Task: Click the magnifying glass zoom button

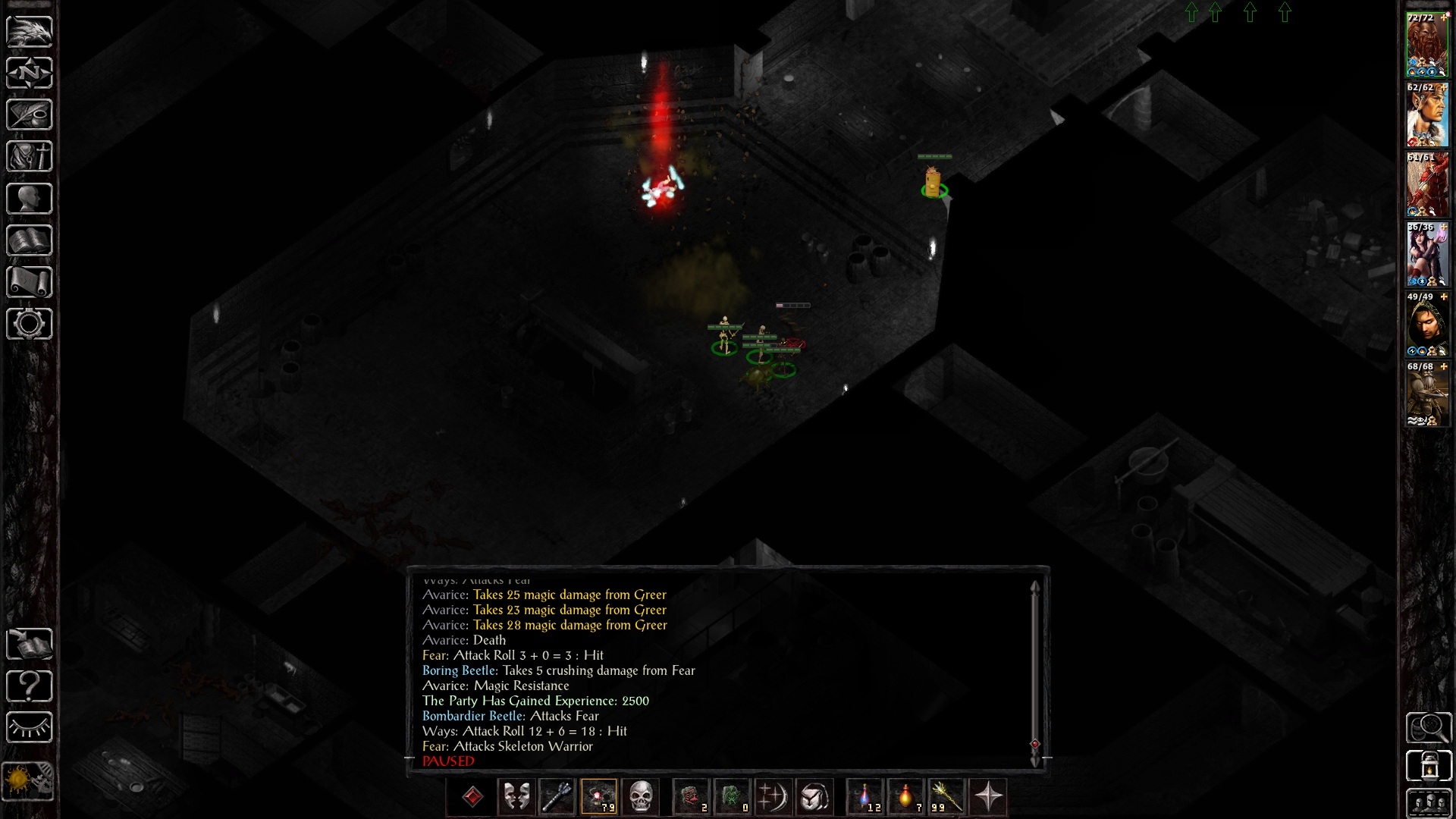Action: pos(1429,728)
